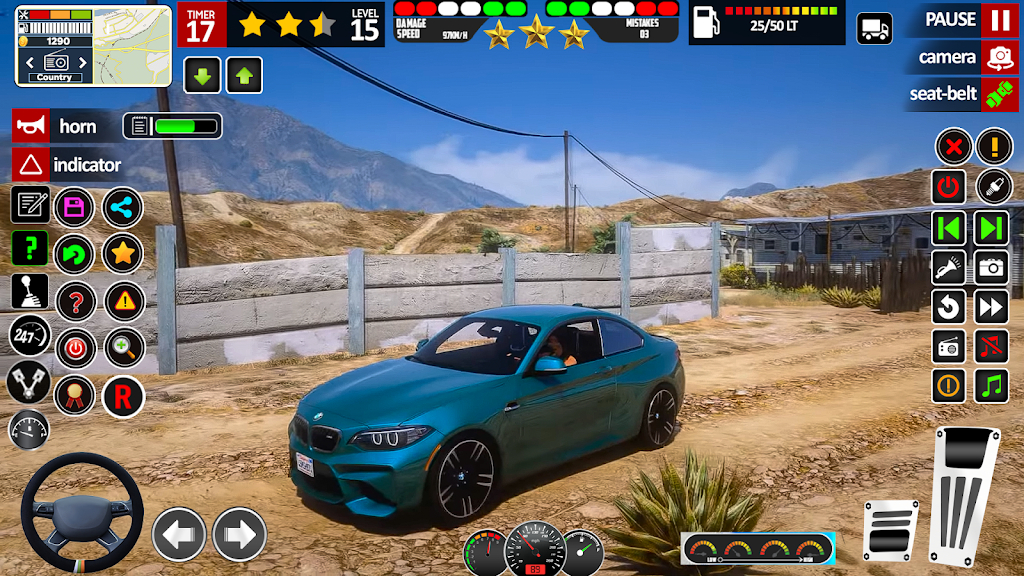Click the green down arrow button
Viewport: 1024px width, 576px height.
tap(202, 75)
